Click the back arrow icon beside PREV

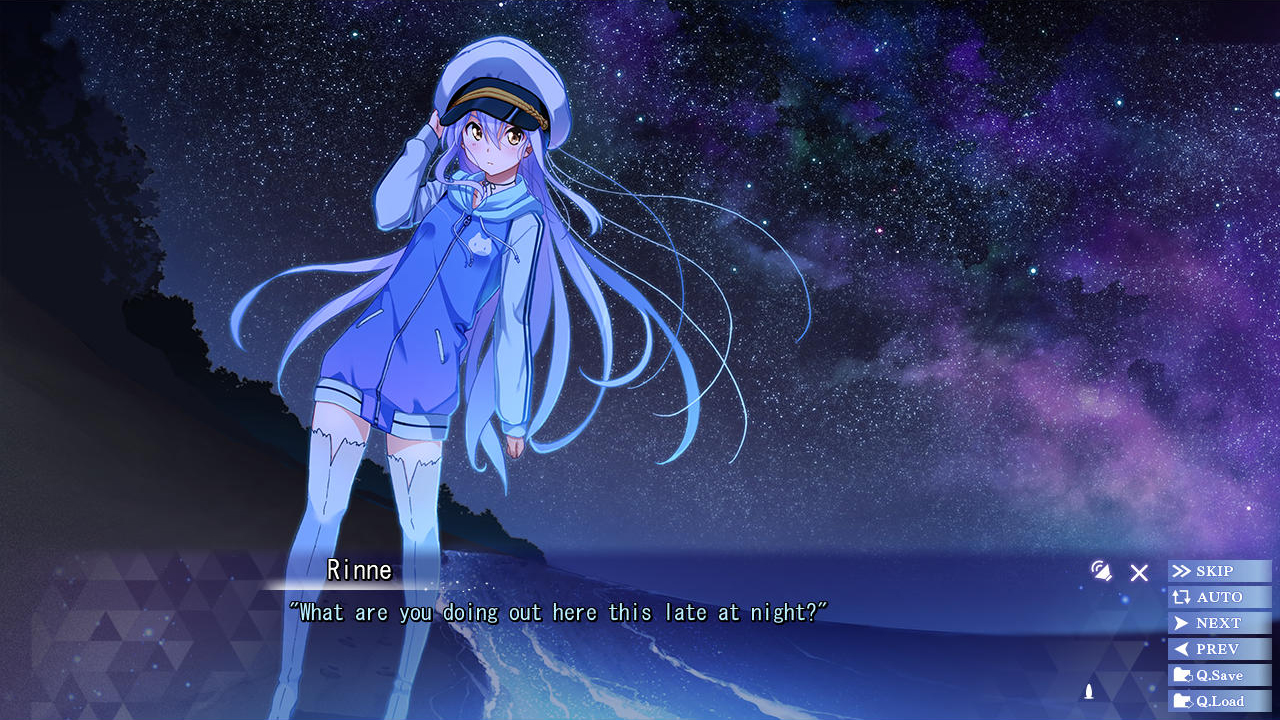pos(1184,649)
